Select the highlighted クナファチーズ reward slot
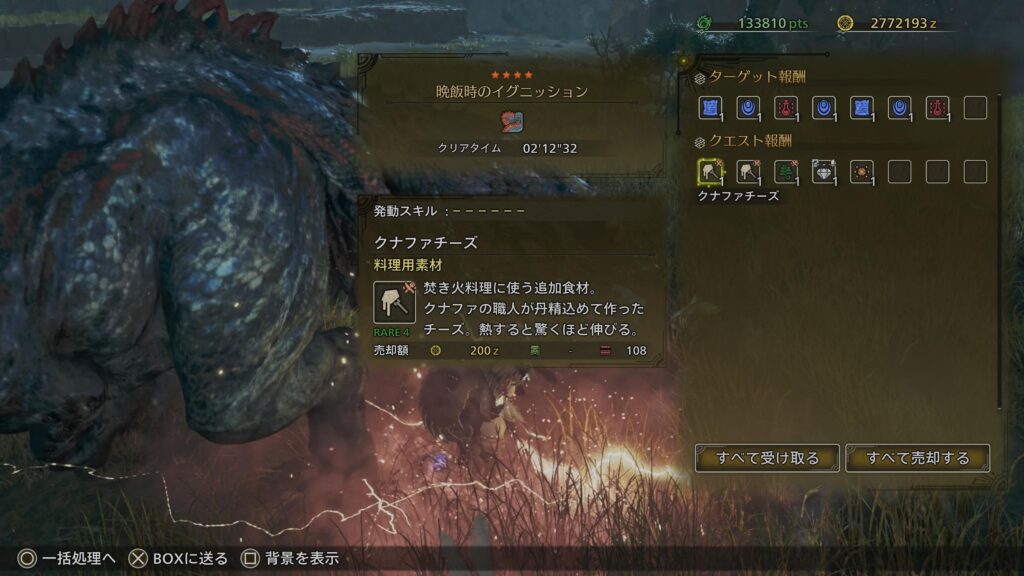The width and height of the screenshot is (1024, 576). coord(709,172)
